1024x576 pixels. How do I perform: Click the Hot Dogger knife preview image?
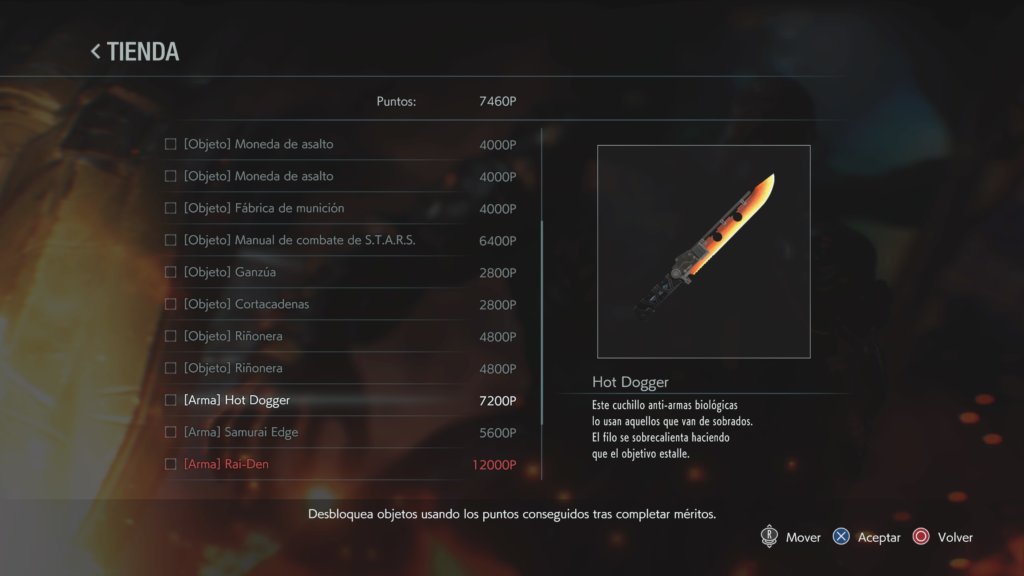click(x=703, y=251)
